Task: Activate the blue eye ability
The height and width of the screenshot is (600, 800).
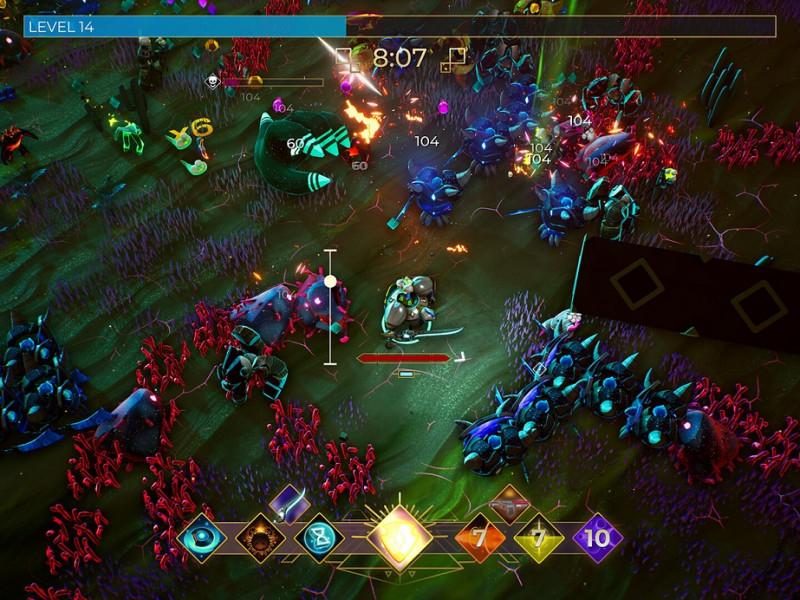Action: (199, 538)
